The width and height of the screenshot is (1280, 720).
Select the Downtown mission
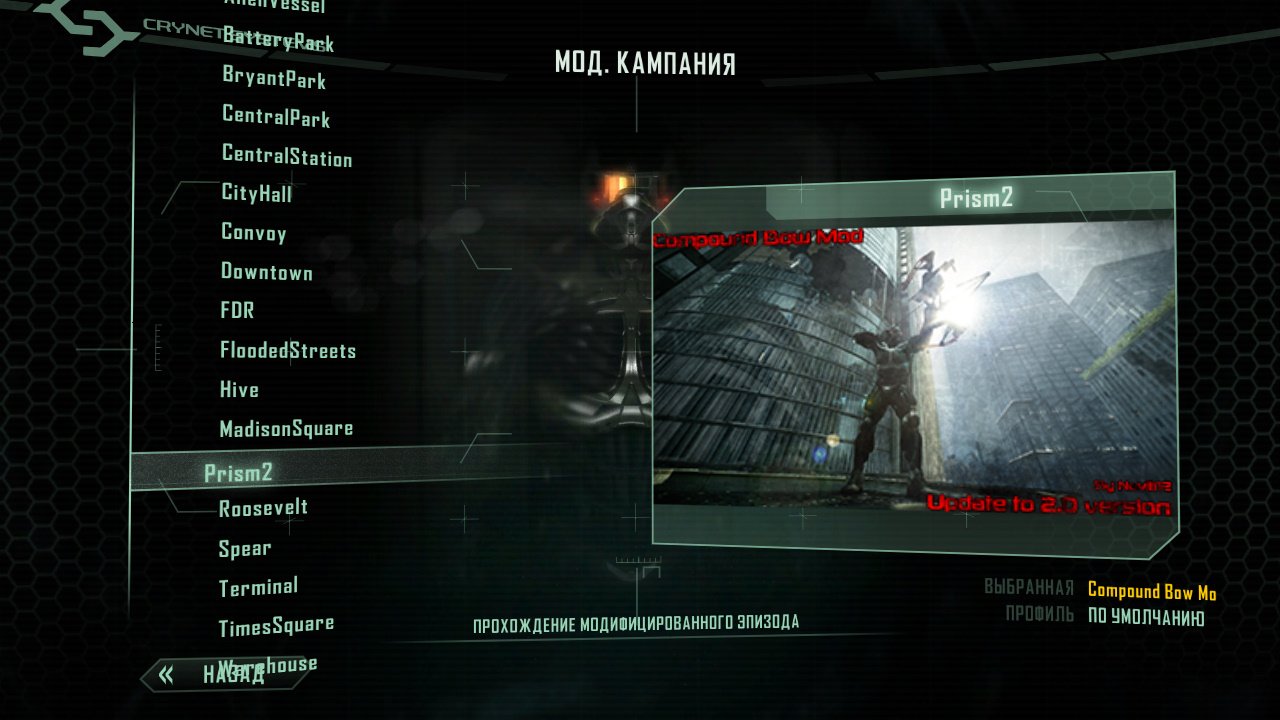pos(267,272)
